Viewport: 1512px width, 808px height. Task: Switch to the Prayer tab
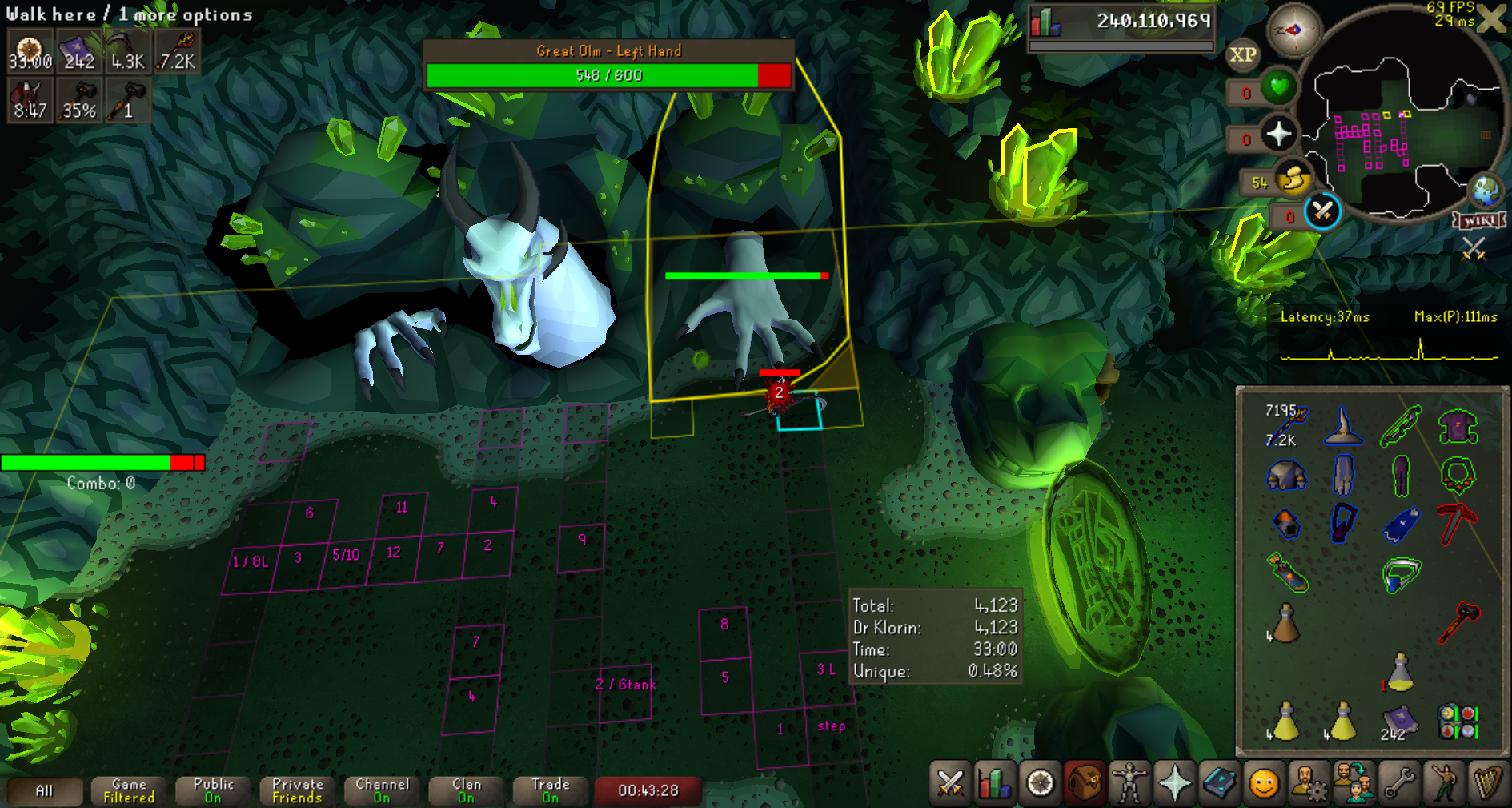pyautogui.click(x=1174, y=782)
